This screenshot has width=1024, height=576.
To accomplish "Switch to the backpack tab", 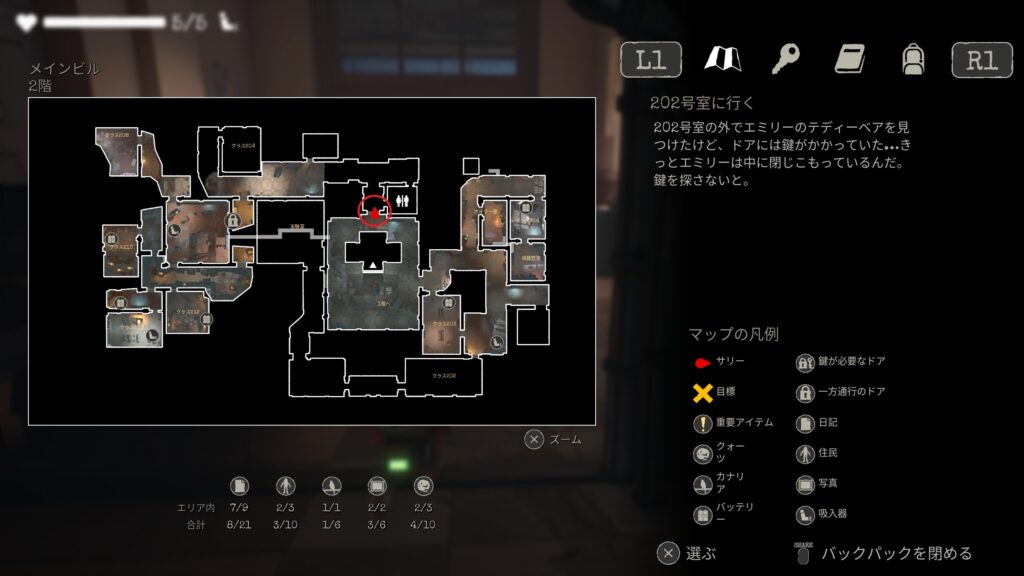I will 911,59.
